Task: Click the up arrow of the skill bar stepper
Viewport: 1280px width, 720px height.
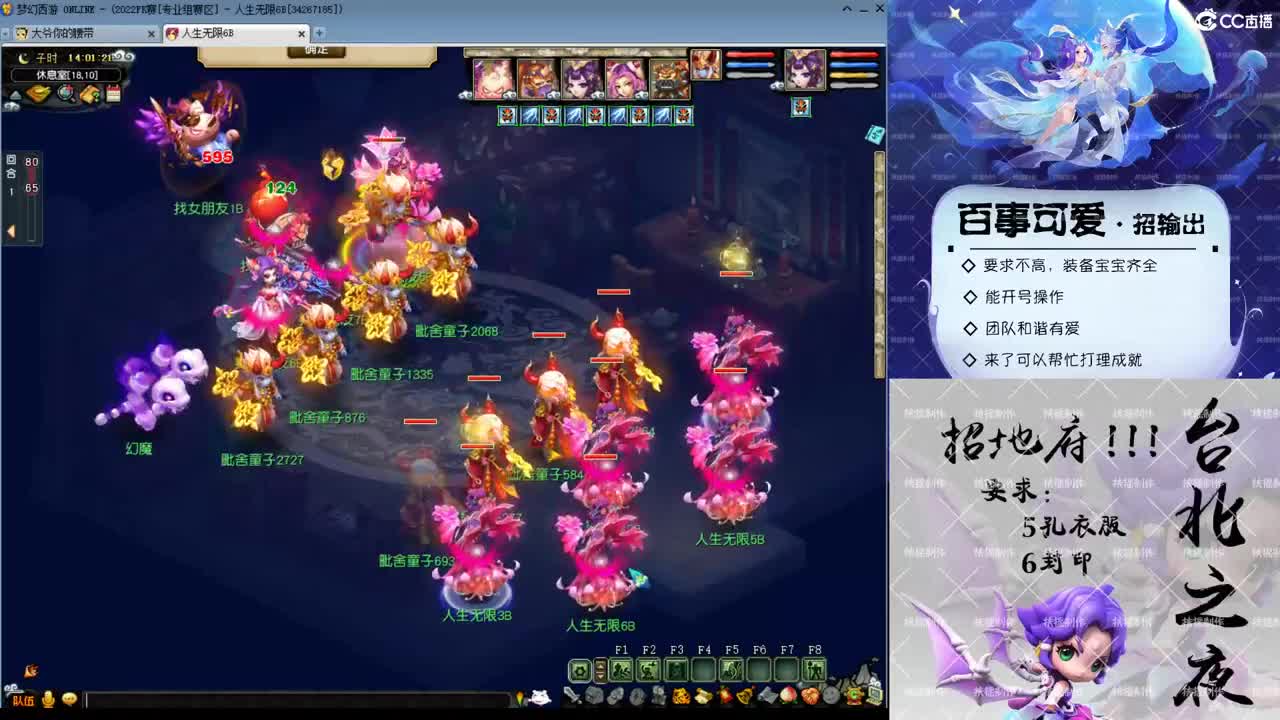Action: pyautogui.click(x=600, y=665)
